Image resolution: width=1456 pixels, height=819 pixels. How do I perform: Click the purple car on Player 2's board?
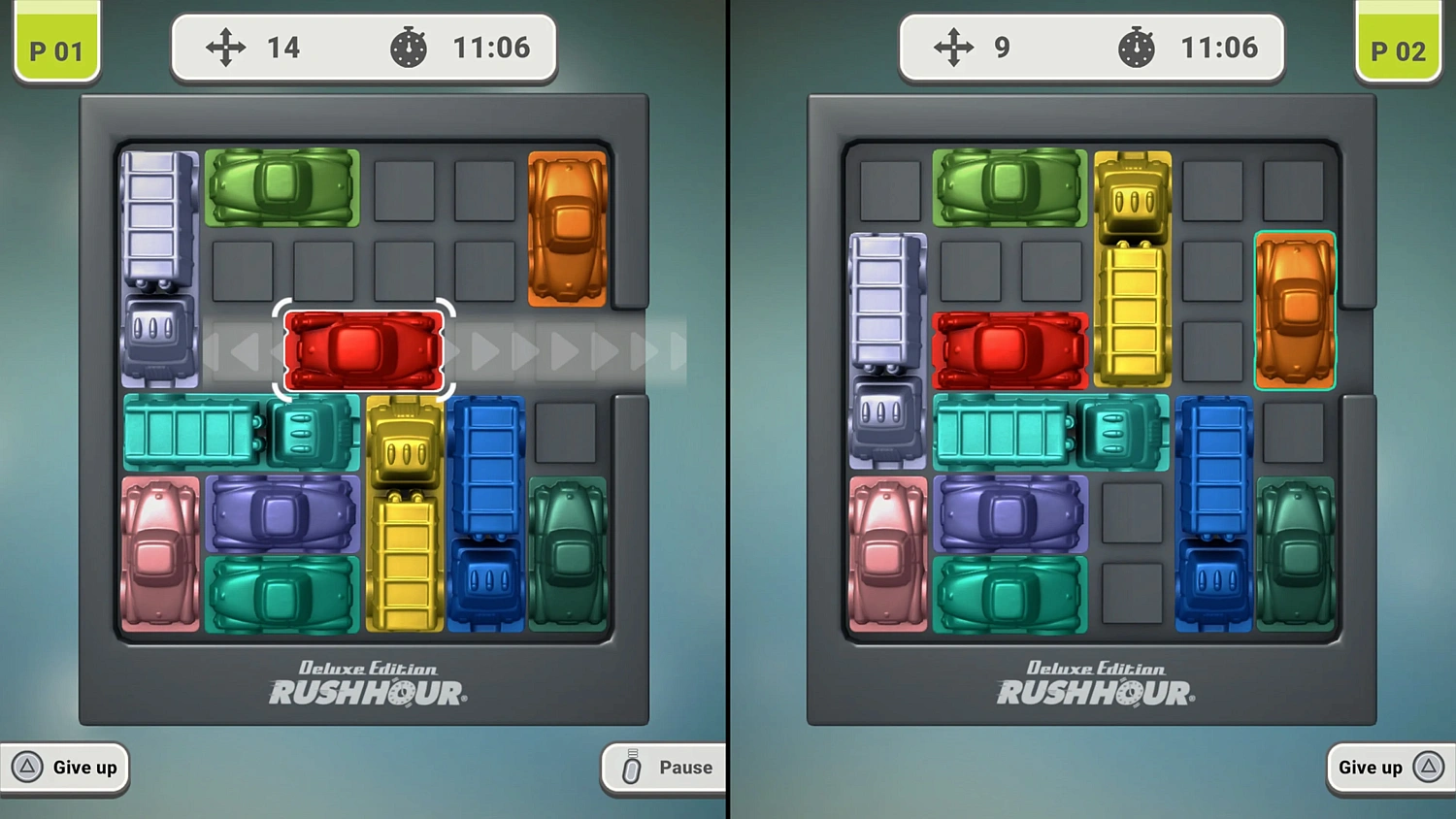coord(1009,511)
